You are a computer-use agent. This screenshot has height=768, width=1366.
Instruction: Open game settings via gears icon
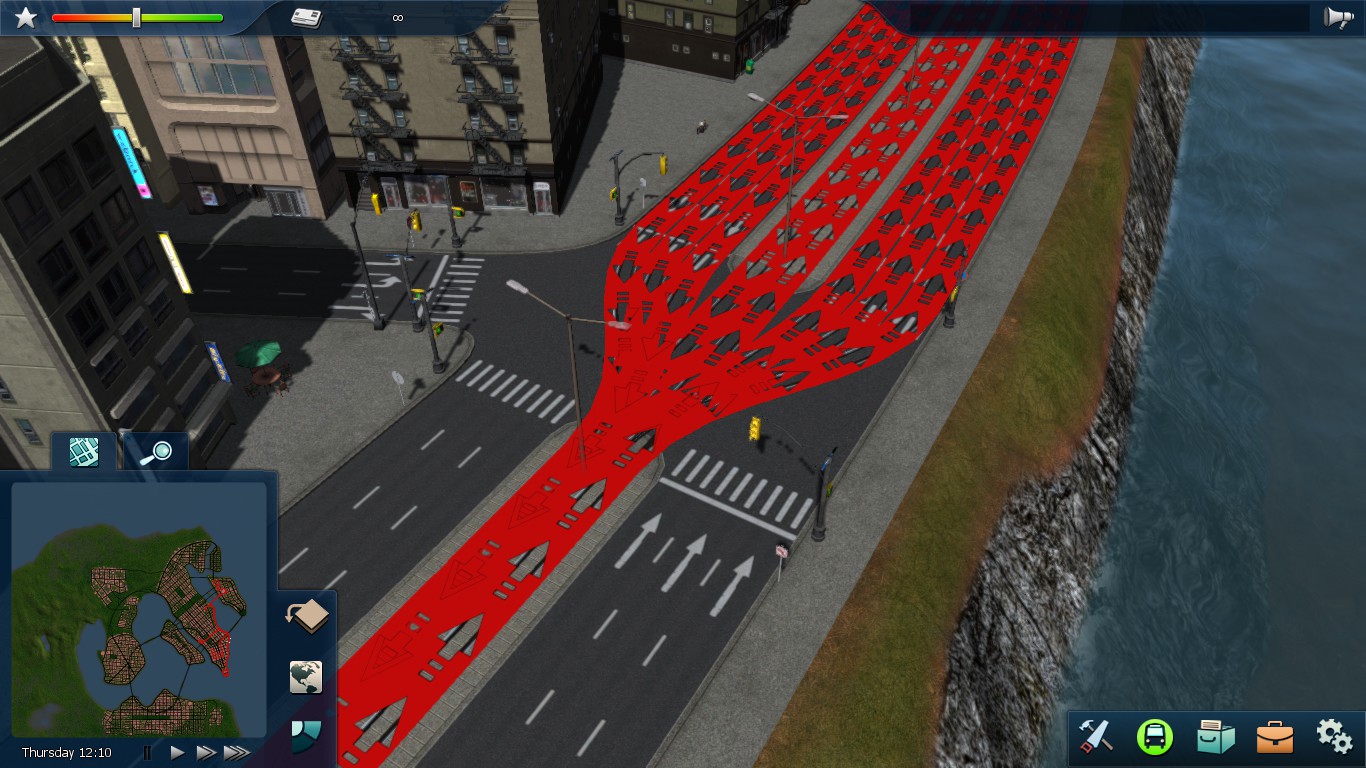(1333, 737)
